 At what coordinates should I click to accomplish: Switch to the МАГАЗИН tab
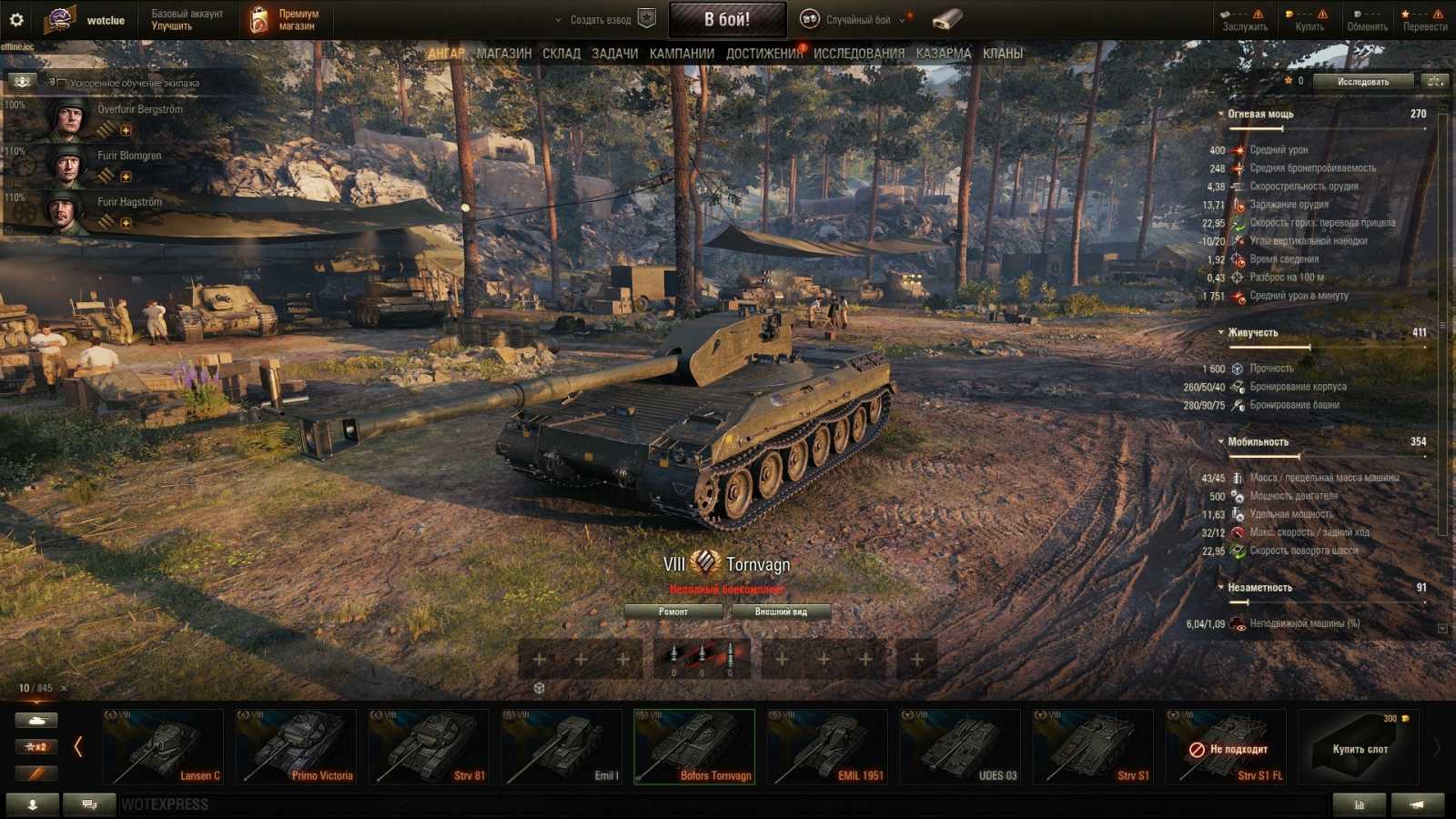click(x=504, y=54)
